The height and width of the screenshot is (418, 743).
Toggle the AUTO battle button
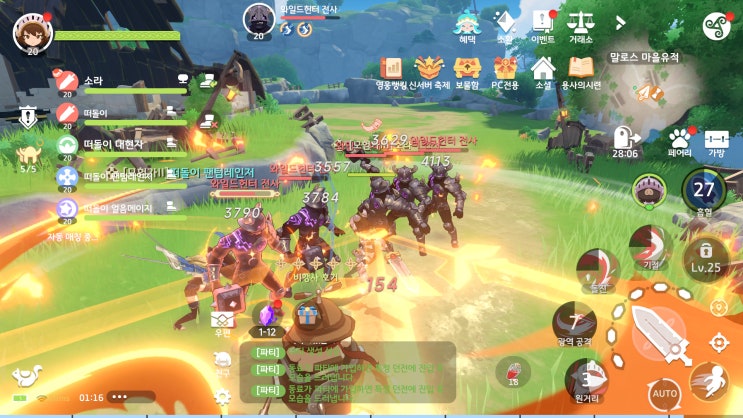tap(665, 391)
